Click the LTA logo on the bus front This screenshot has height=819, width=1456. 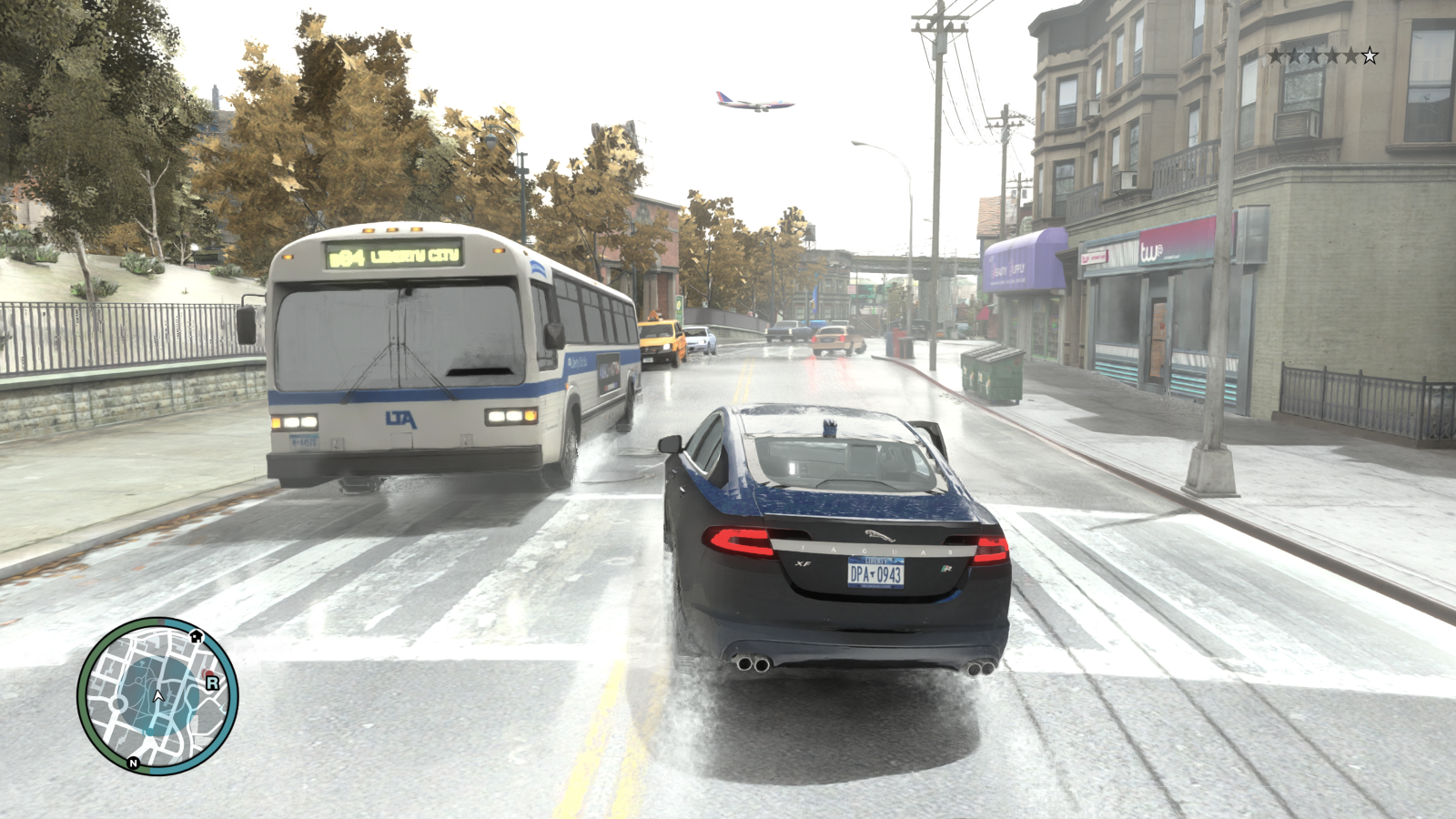tap(400, 419)
